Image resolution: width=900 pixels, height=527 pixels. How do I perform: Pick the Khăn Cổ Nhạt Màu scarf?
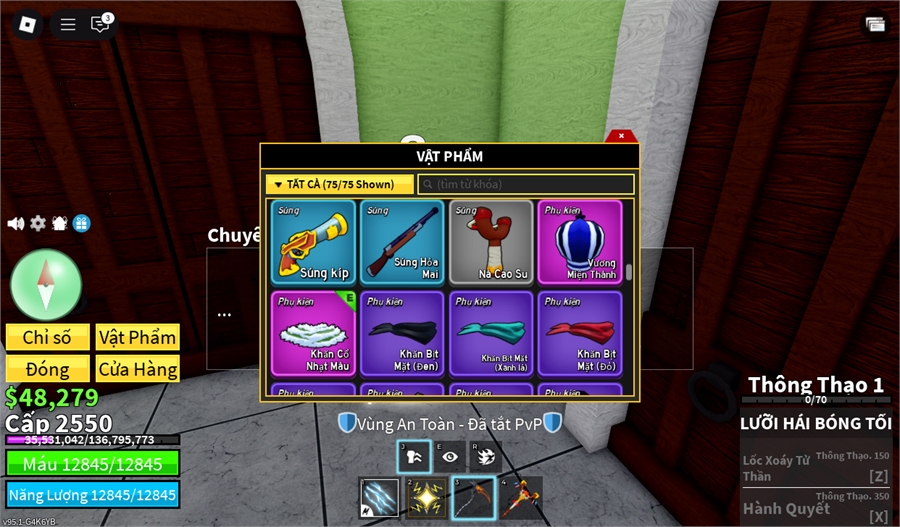[x=314, y=333]
